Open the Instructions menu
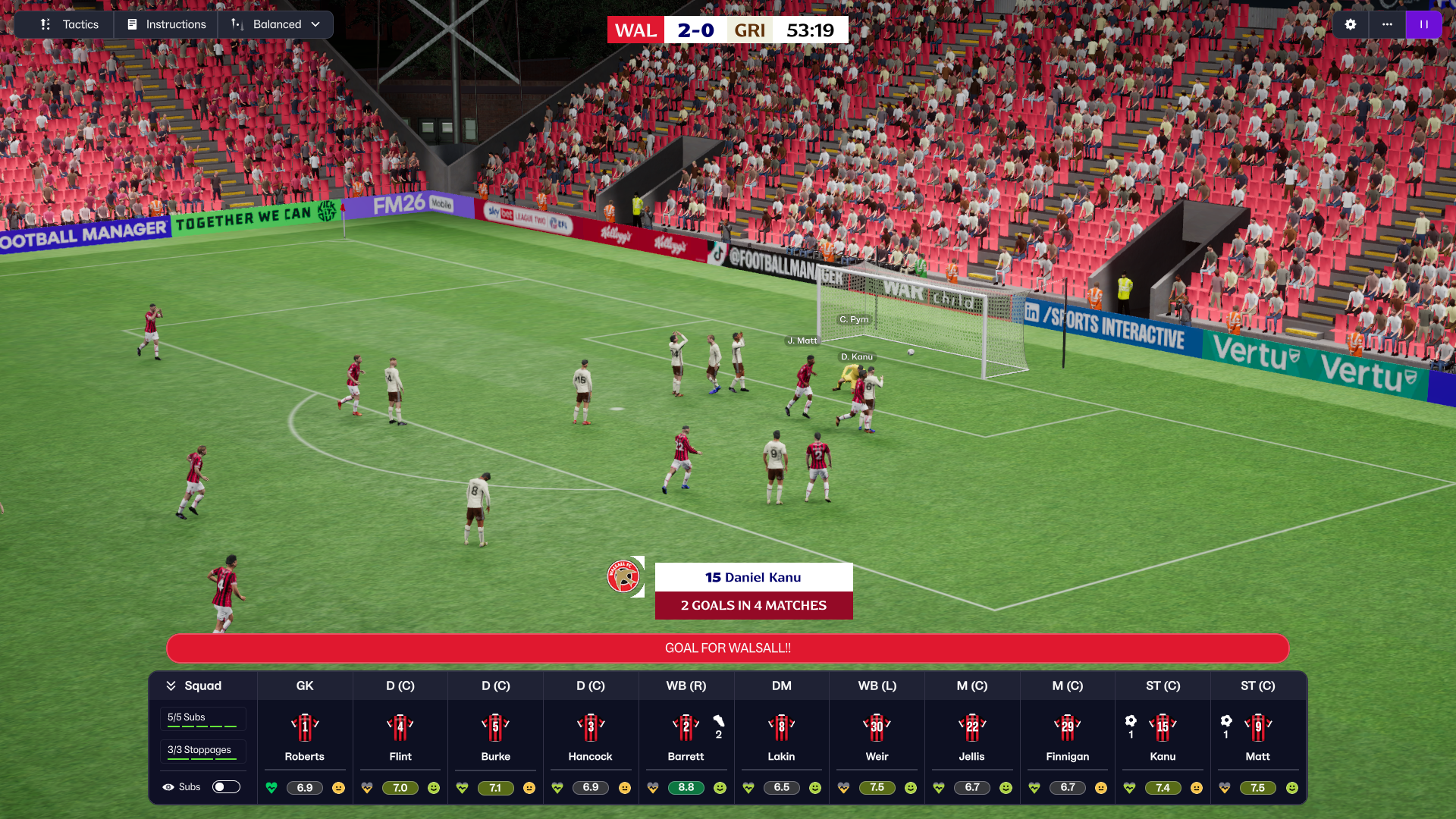1456x819 pixels. point(167,24)
